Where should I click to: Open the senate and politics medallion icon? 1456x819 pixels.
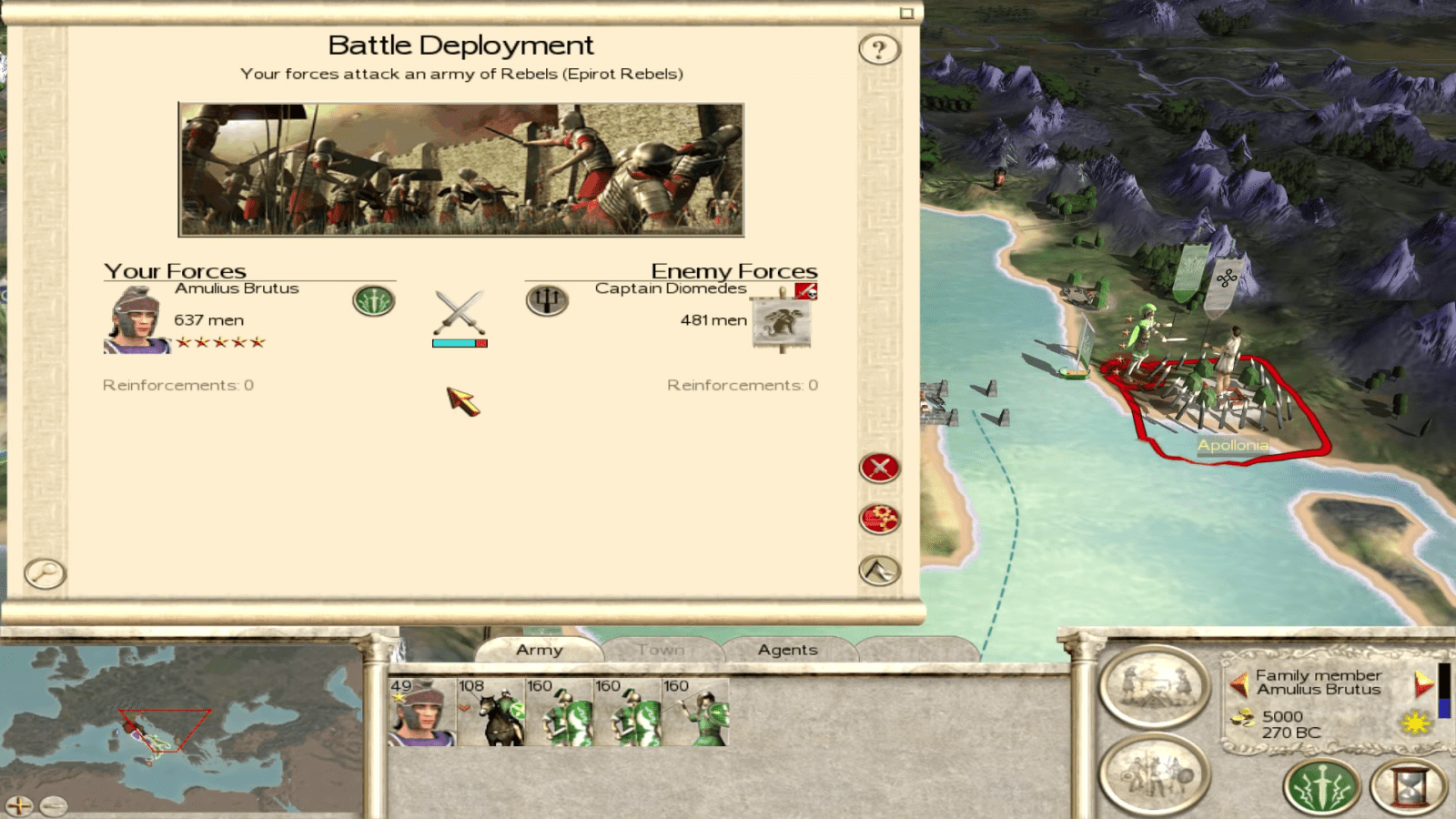(1152, 773)
